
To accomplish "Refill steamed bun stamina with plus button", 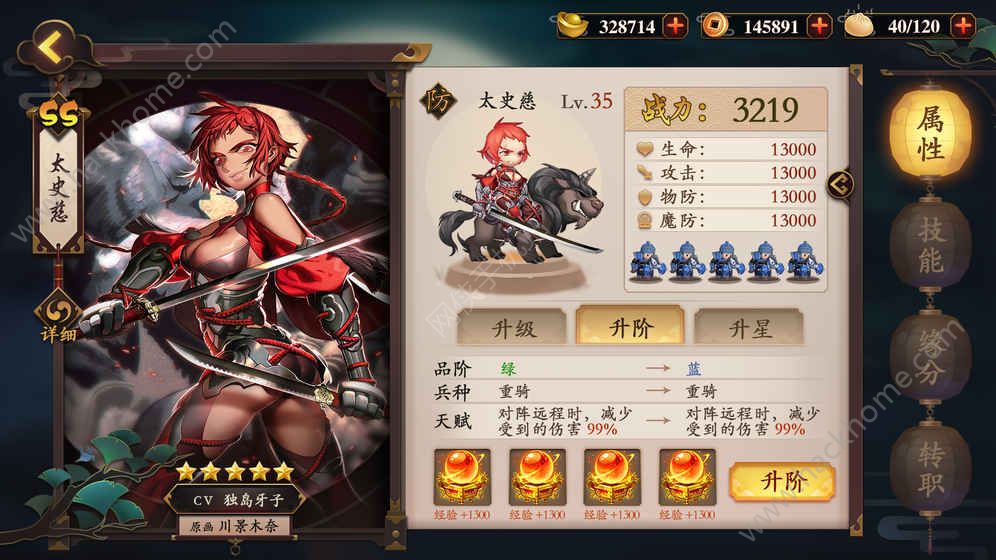I will pos(963,26).
